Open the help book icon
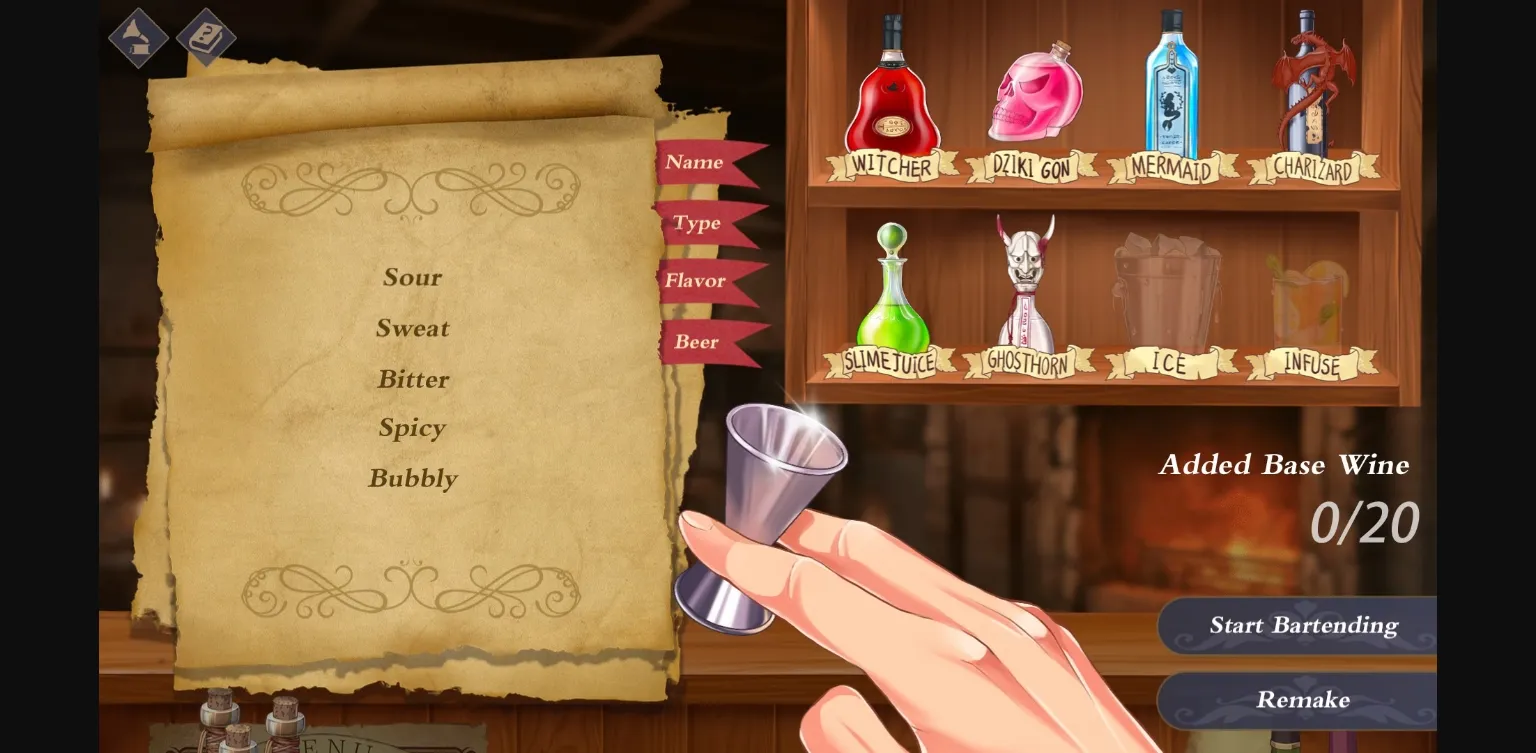Viewport: 1536px width, 753px height. pos(206,38)
